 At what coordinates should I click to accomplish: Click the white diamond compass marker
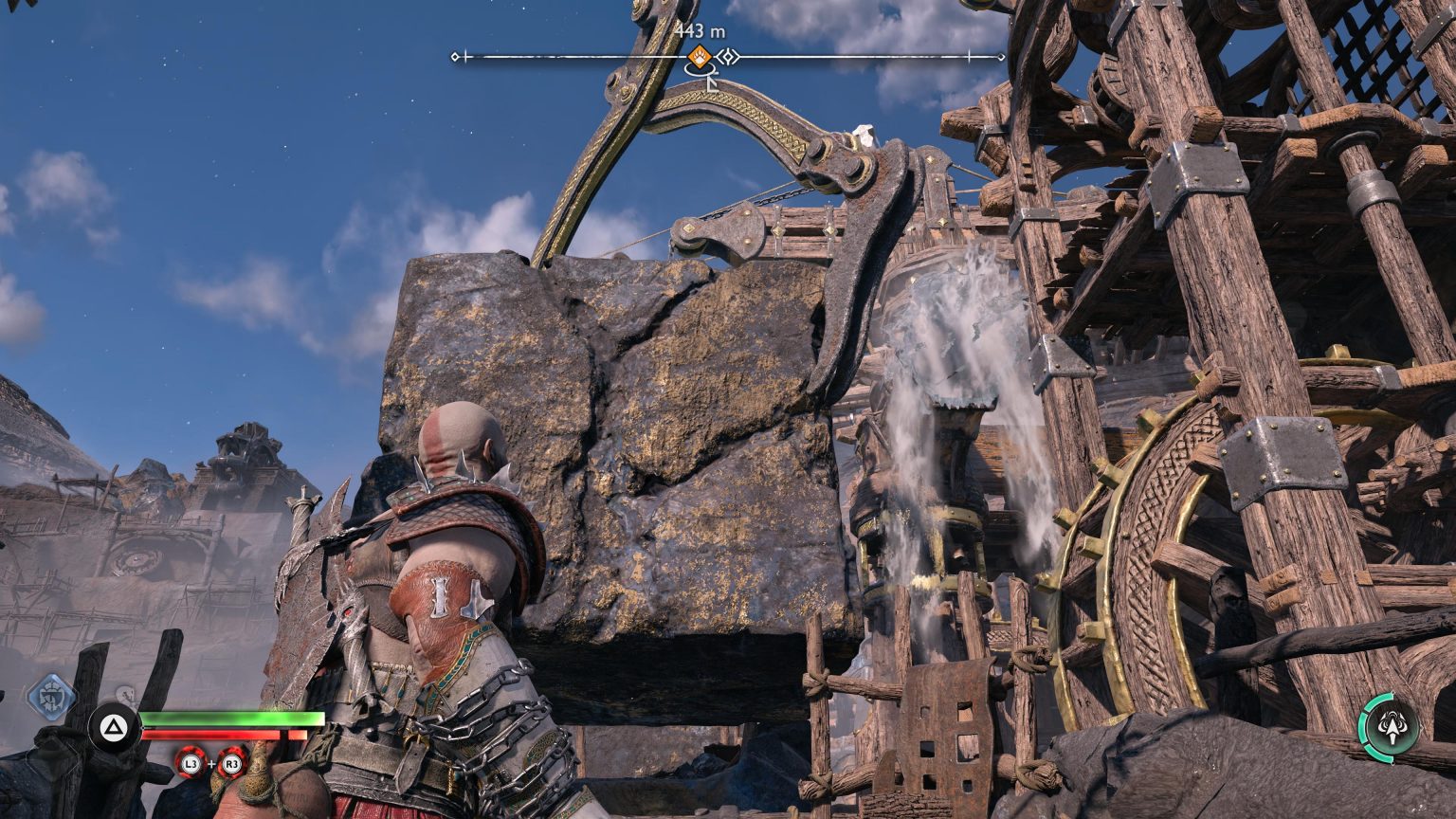(x=728, y=57)
